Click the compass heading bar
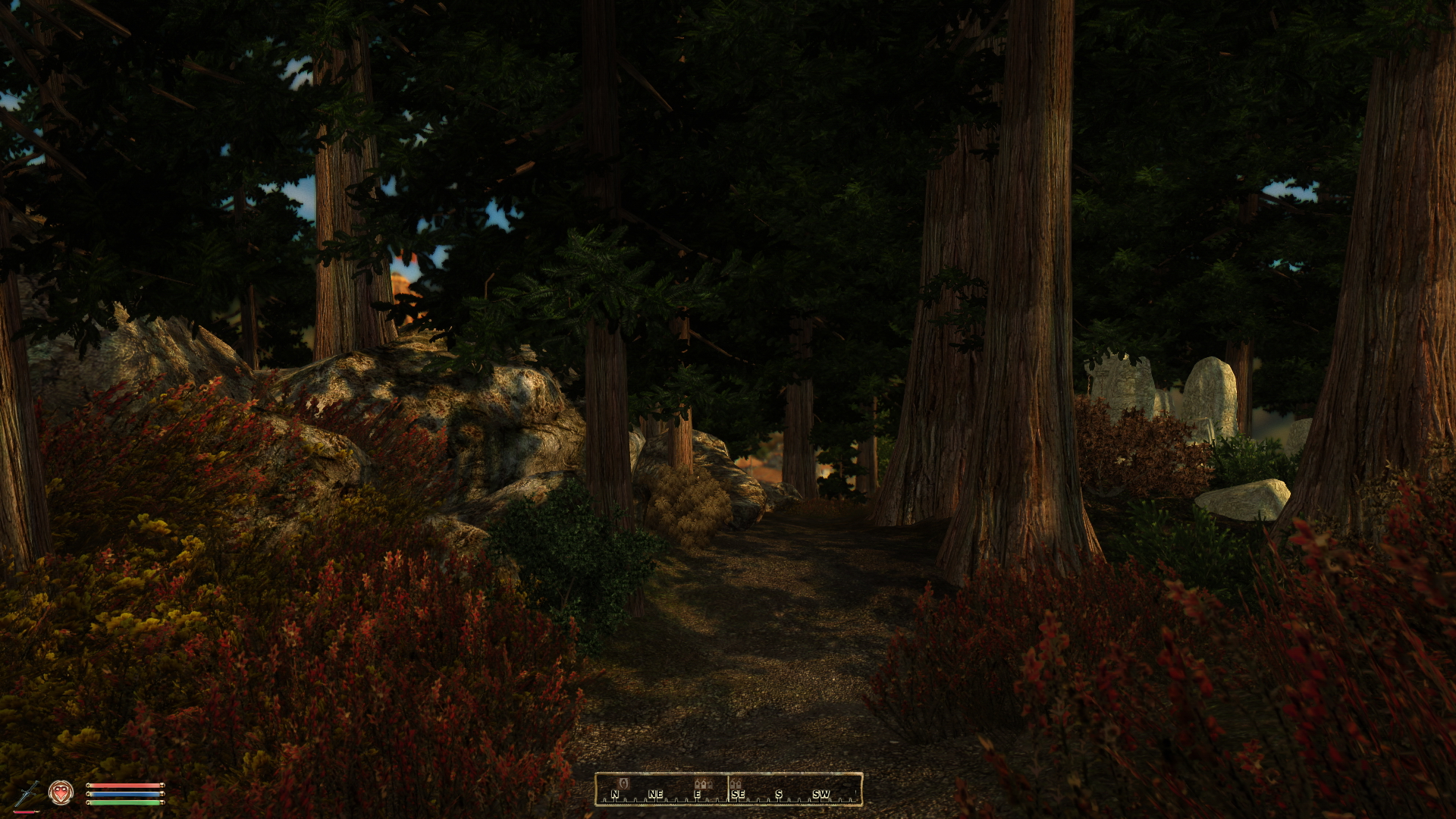This screenshot has width=1456, height=819. pos(728,789)
